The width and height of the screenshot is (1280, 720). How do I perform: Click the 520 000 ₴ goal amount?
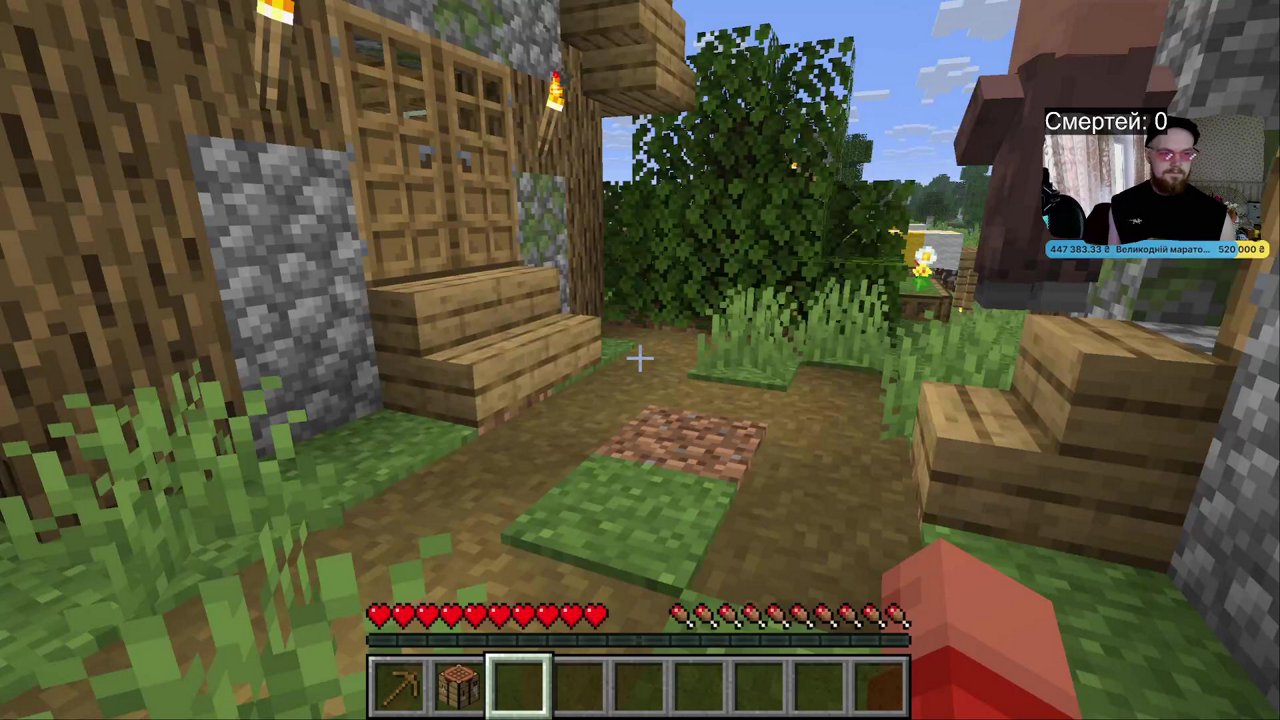[1241, 249]
